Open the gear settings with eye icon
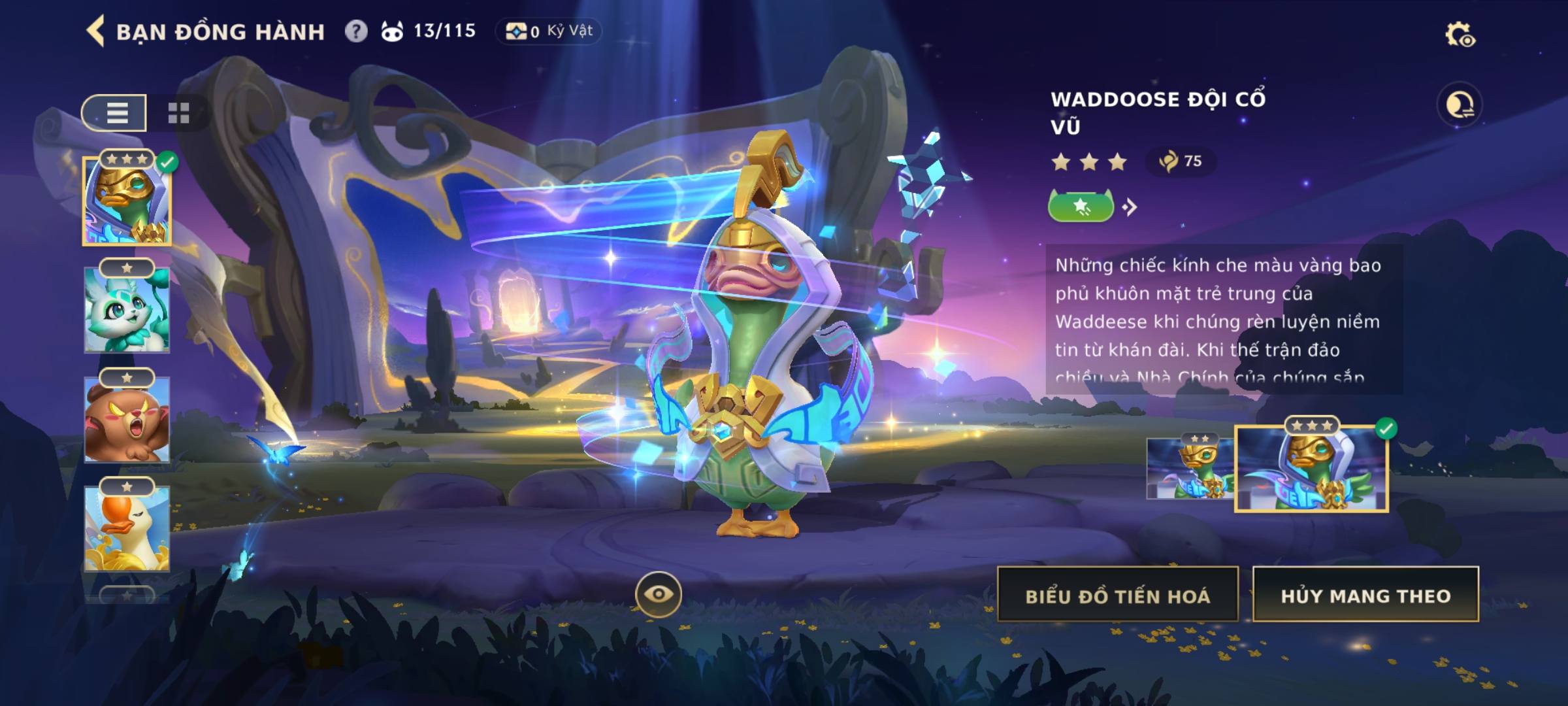This screenshot has width=1568, height=706. [x=1460, y=34]
